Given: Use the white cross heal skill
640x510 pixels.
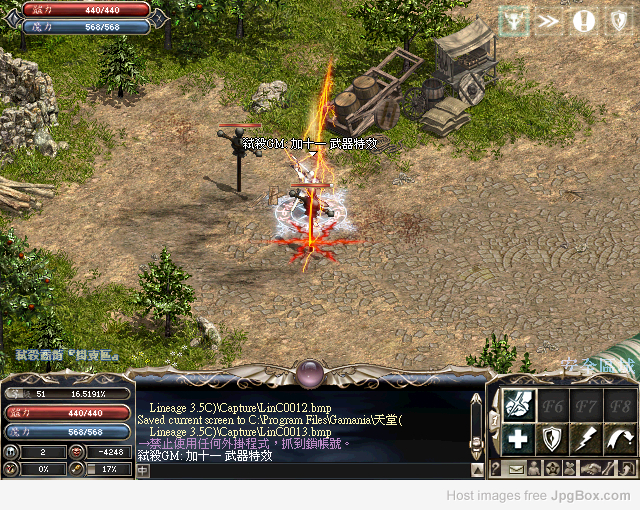Looking at the screenshot, I should pos(518,438).
